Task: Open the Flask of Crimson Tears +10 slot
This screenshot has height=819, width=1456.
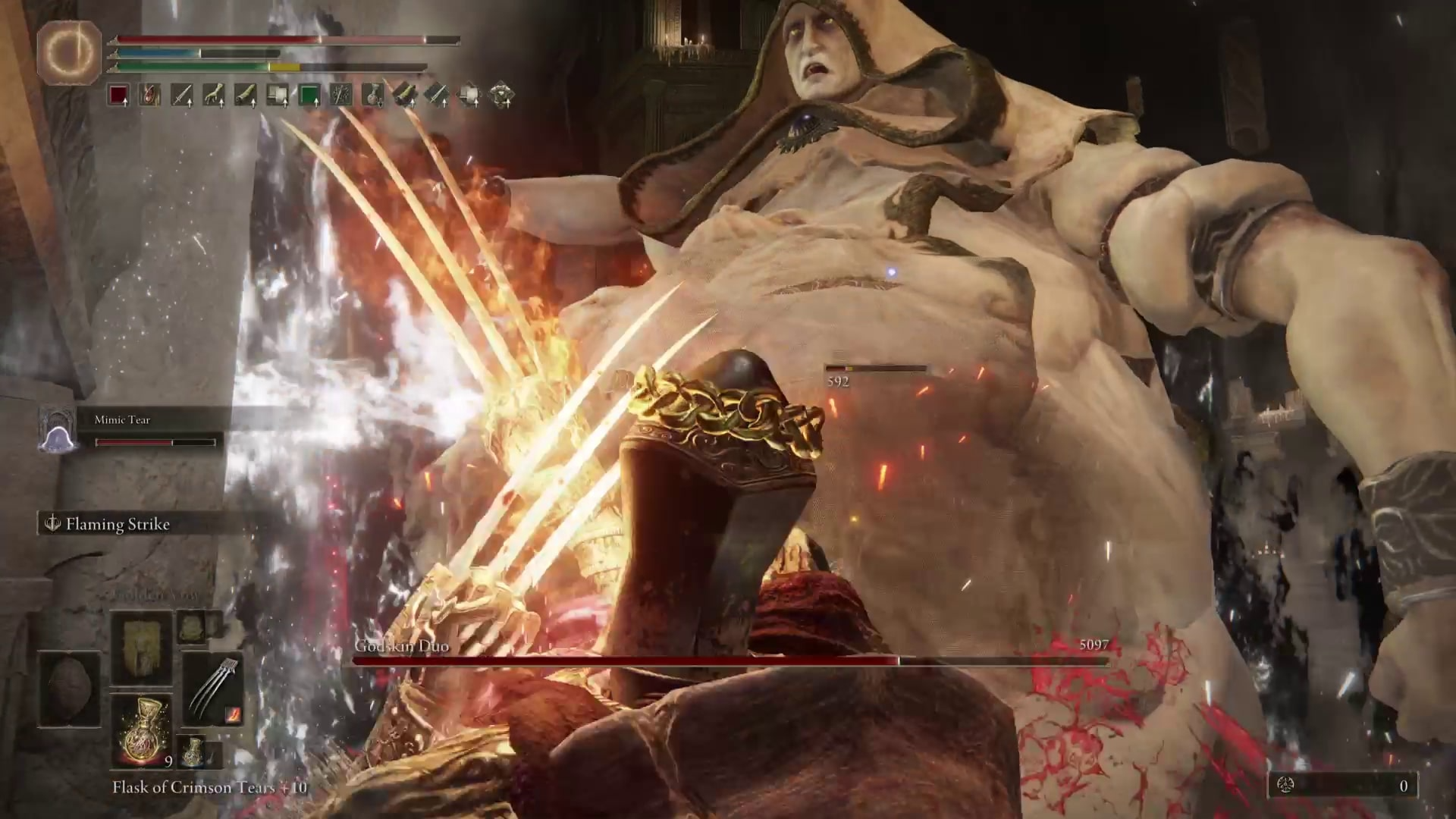Action: pyautogui.click(x=142, y=732)
